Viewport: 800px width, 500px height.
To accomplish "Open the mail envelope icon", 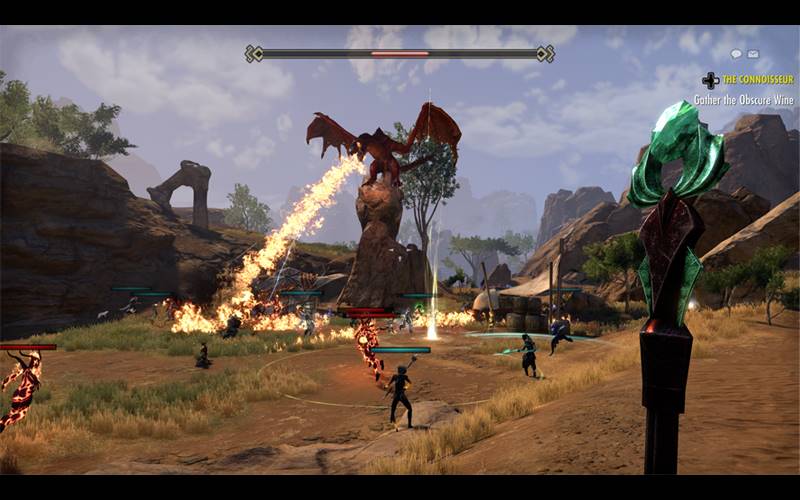I will (753, 54).
